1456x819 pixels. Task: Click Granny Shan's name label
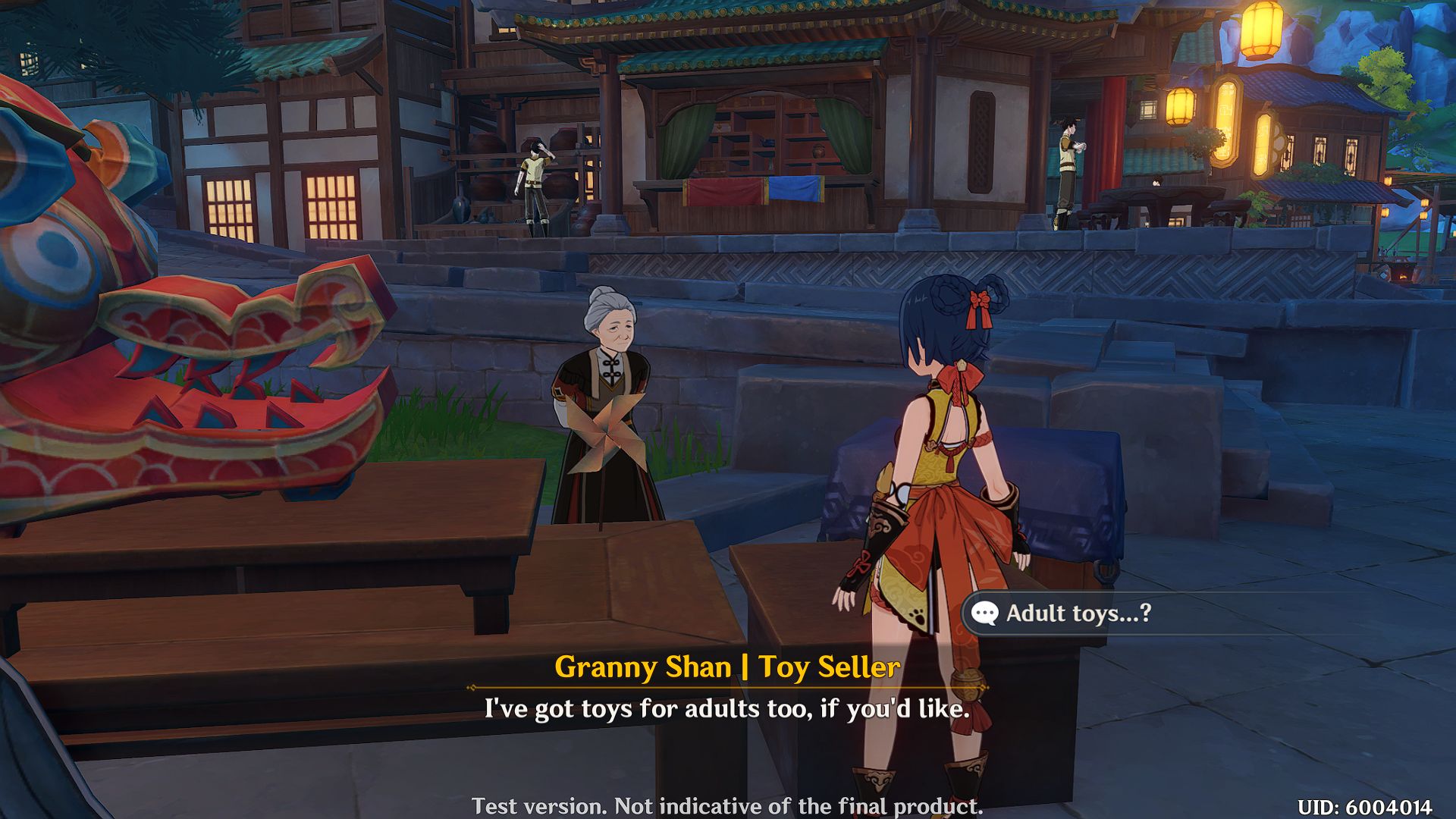coord(726,668)
